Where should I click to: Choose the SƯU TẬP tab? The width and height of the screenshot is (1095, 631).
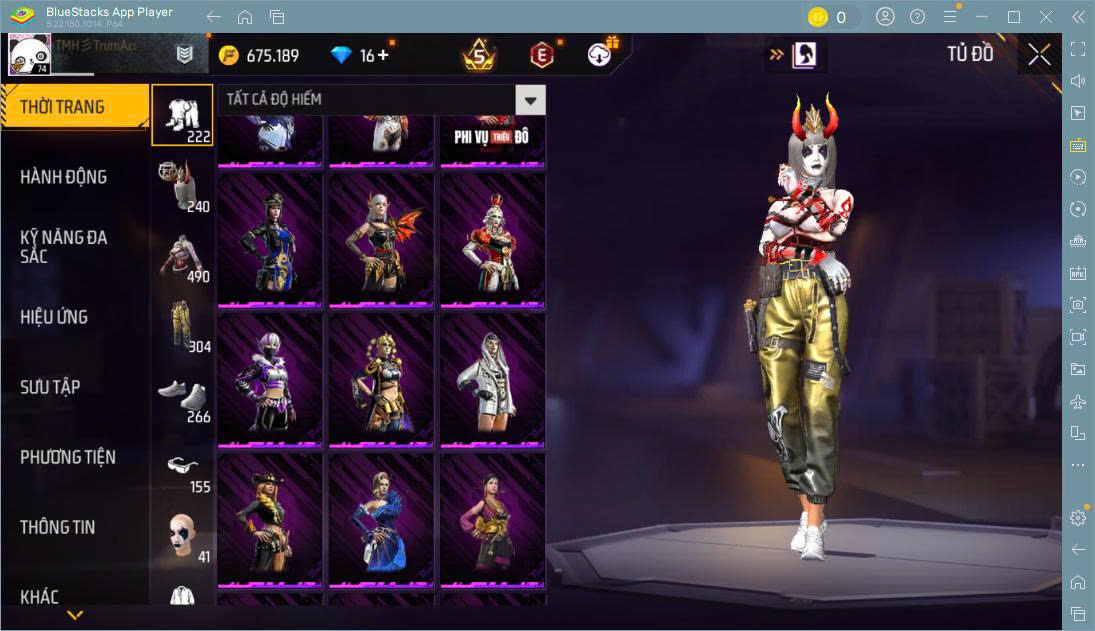pos(50,387)
